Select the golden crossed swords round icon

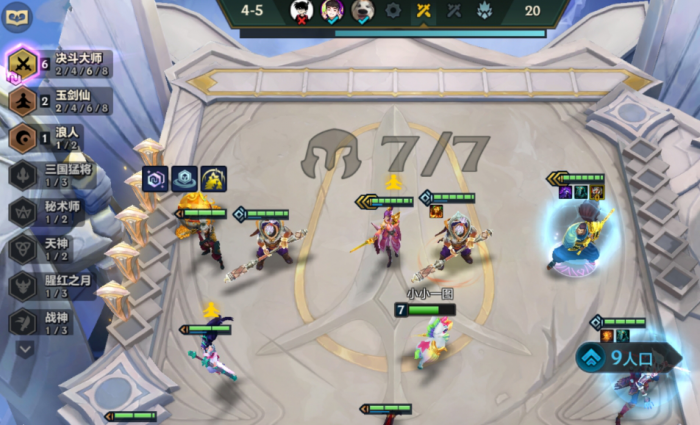click(x=423, y=10)
